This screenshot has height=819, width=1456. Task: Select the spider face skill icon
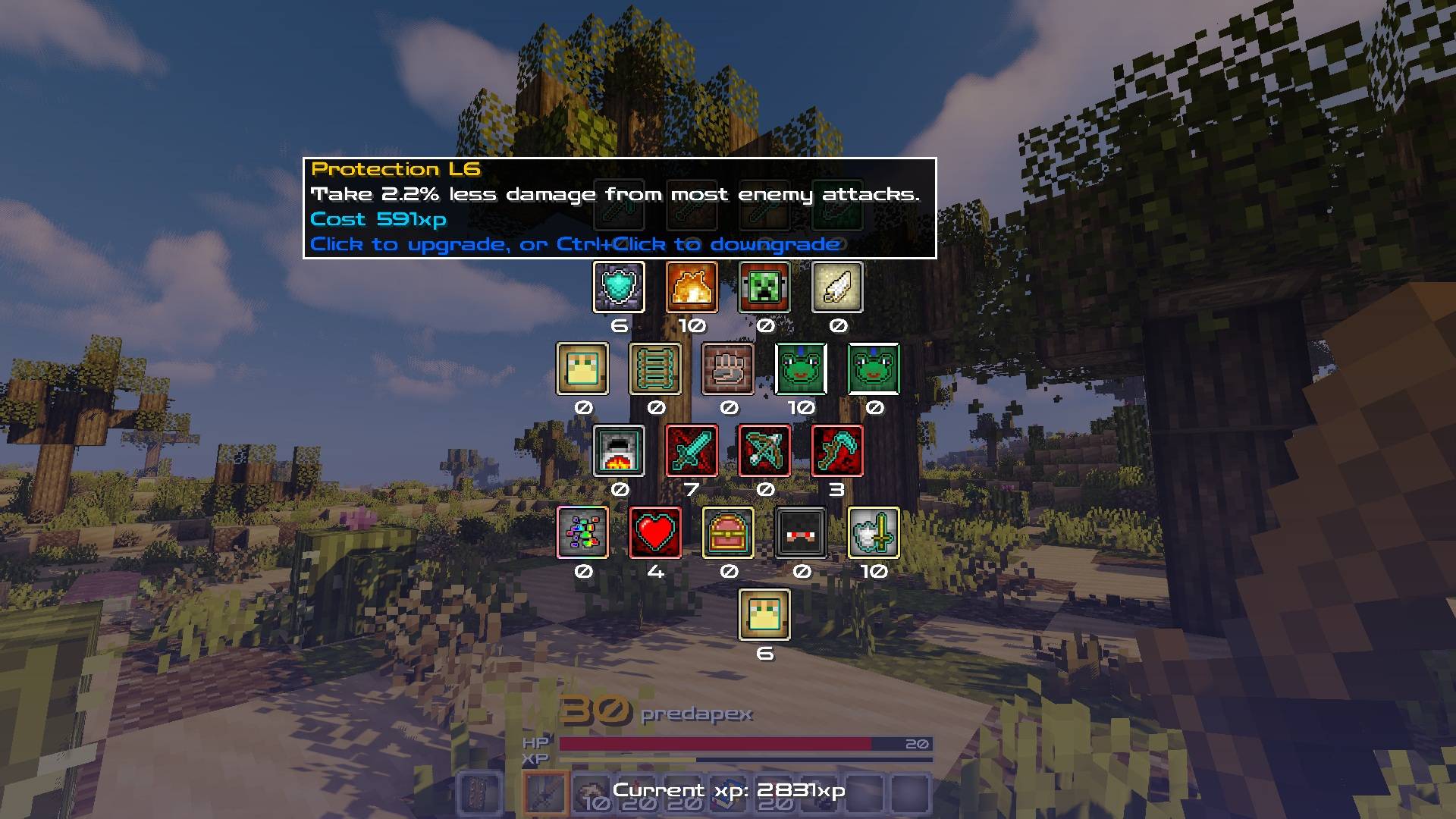tap(801, 533)
